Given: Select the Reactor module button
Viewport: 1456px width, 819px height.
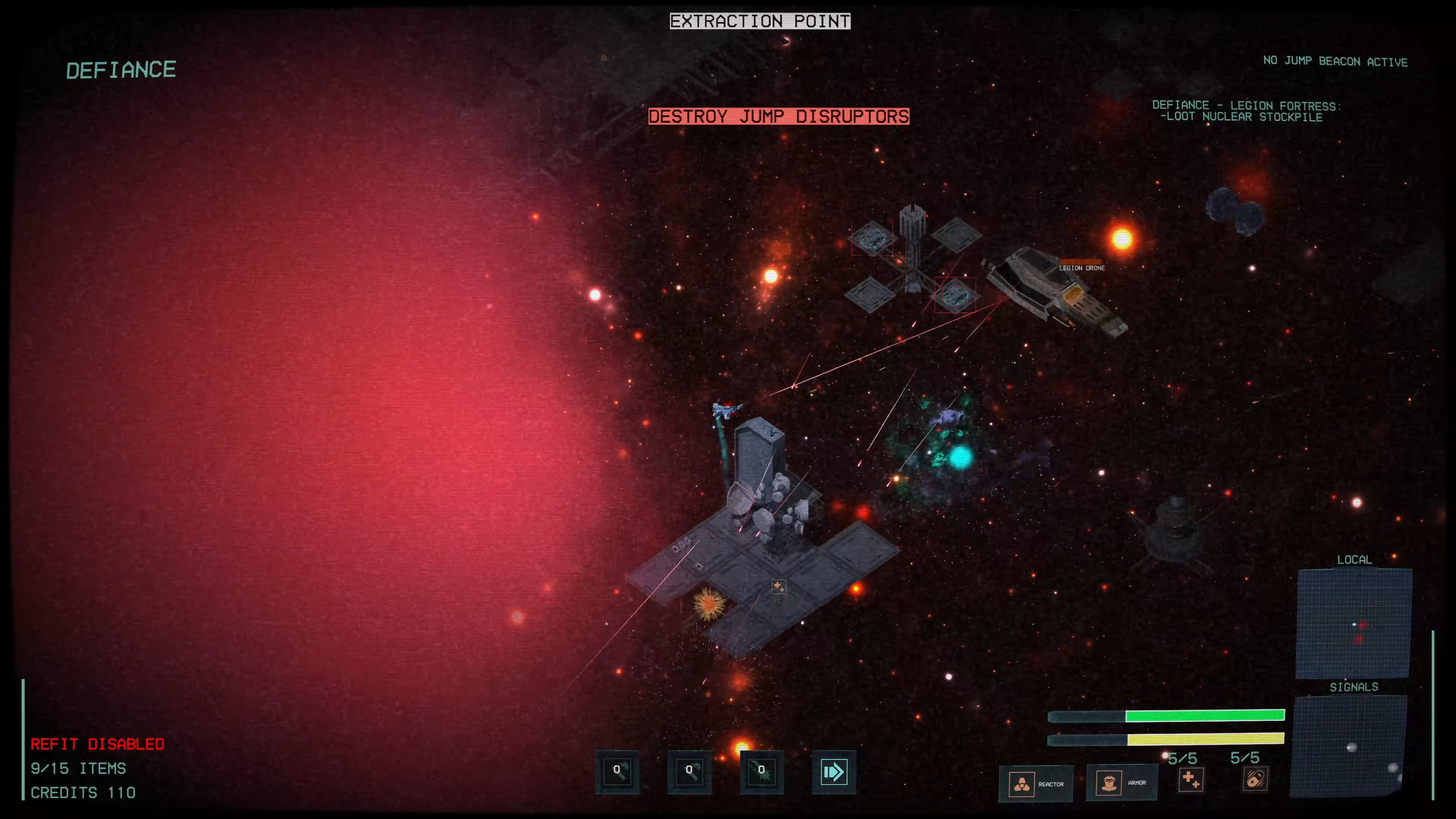Looking at the screenshot, I should [1036, 784].
